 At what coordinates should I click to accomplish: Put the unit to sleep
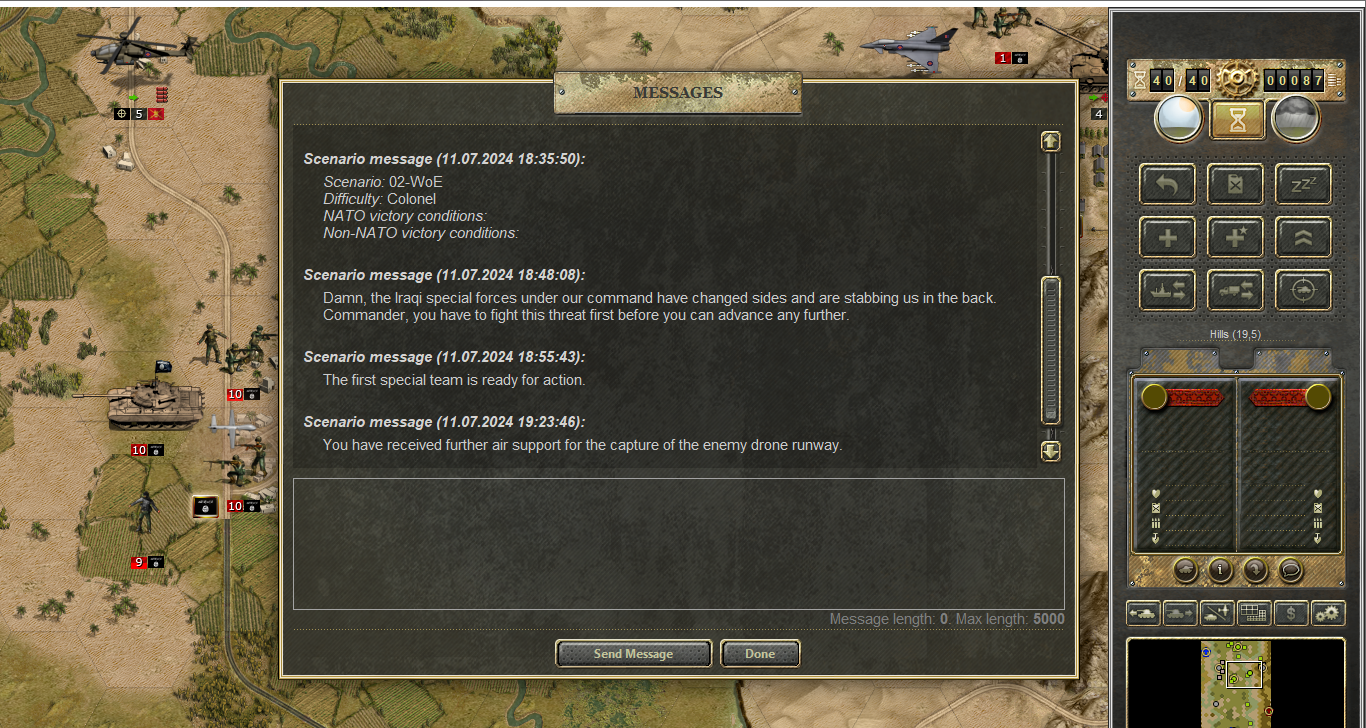[1303, 184]
